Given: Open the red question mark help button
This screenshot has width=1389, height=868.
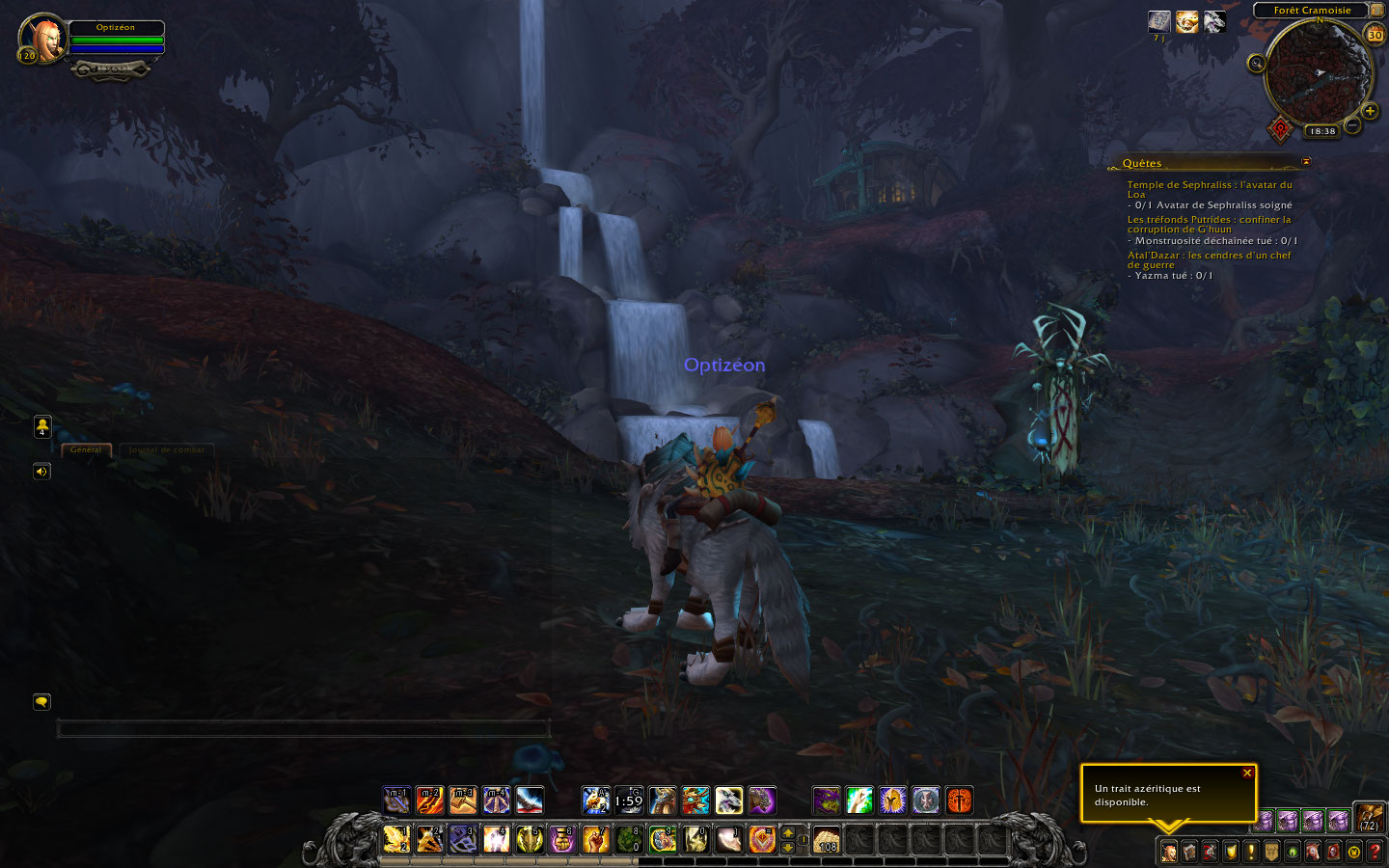Looking at the screenshot, I should pyautogui.click(x=1375, y=852).
